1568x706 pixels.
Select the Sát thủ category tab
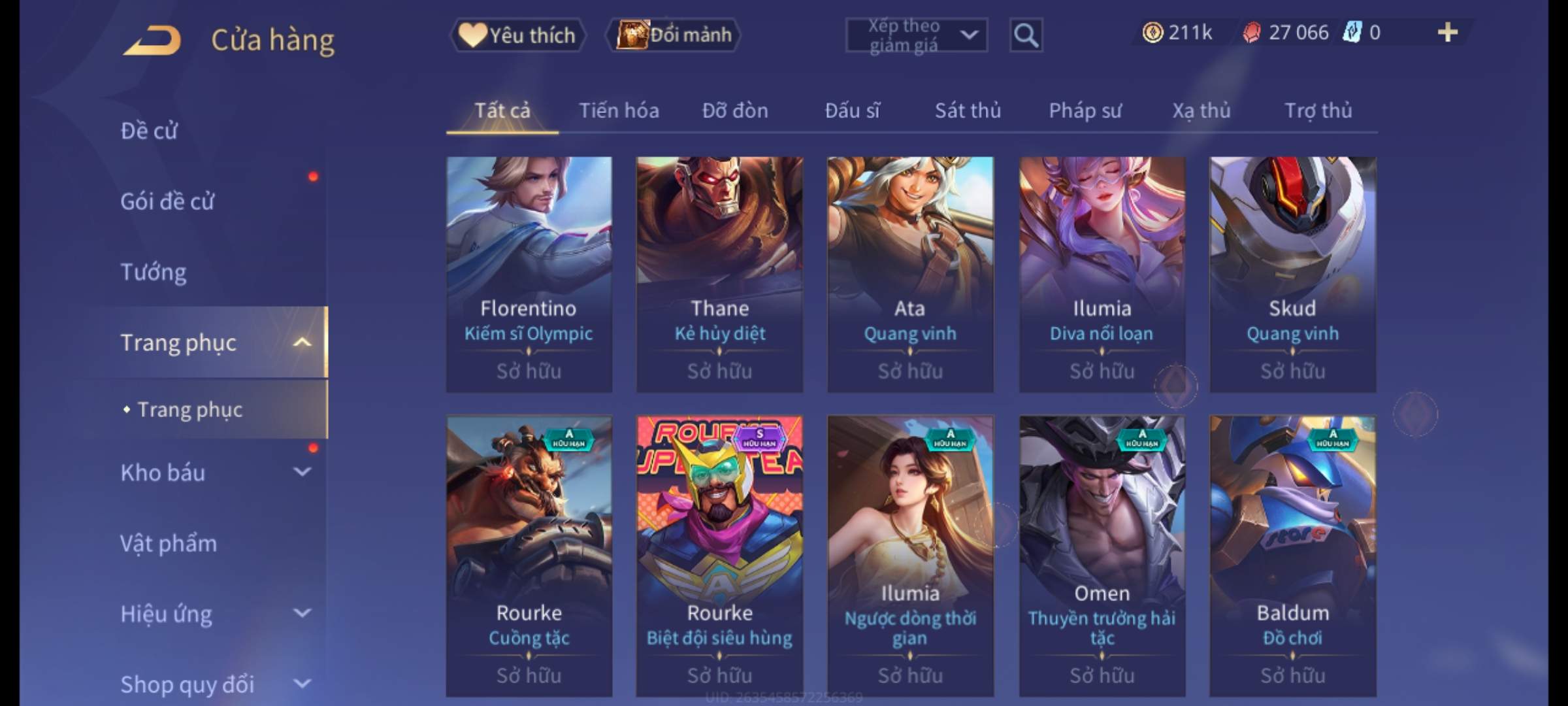pos(968,110)
